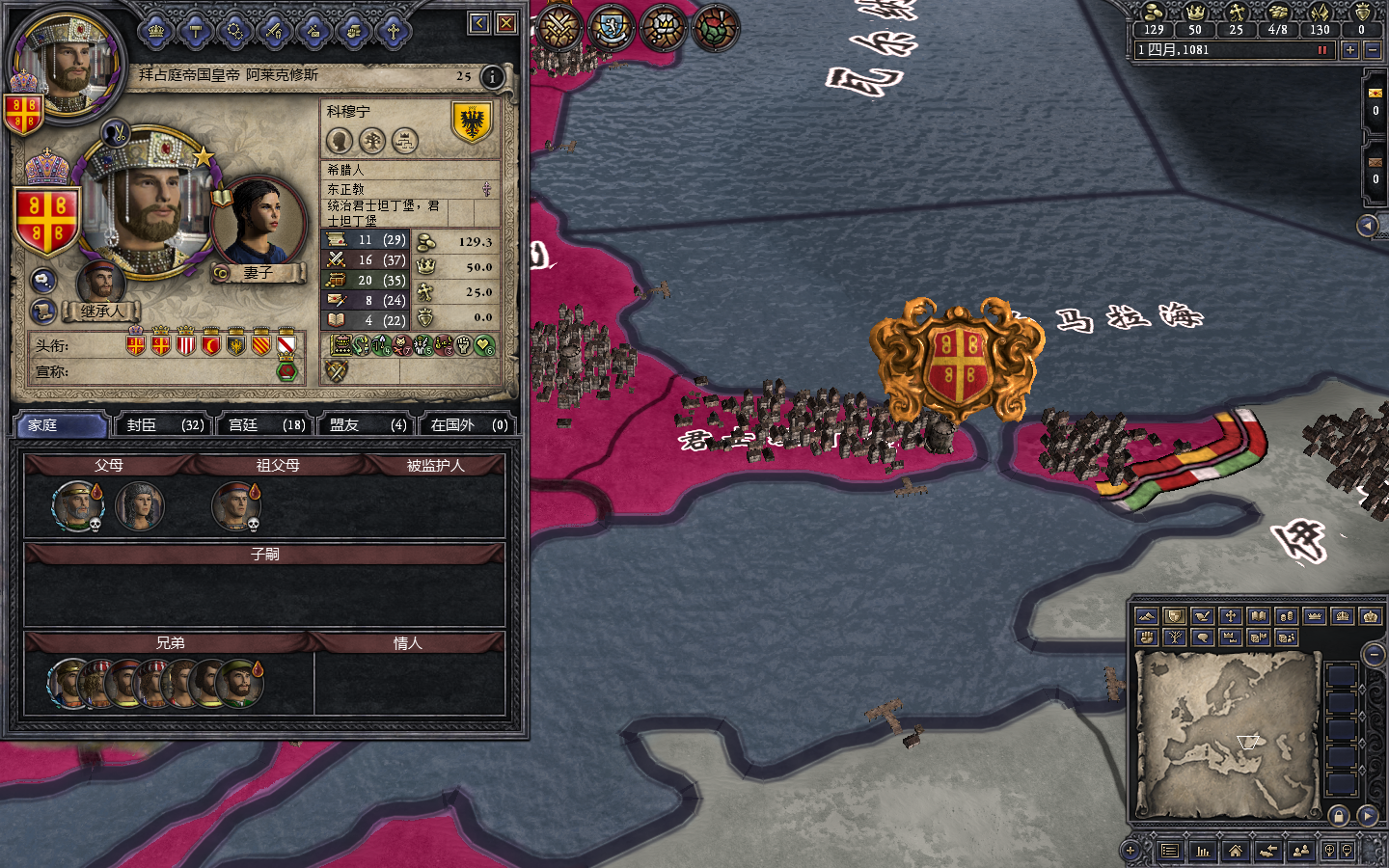The width and height of the screenshot is (1389, 868).
Task: Show the 在国外 (0) tab
Action: 469,424
